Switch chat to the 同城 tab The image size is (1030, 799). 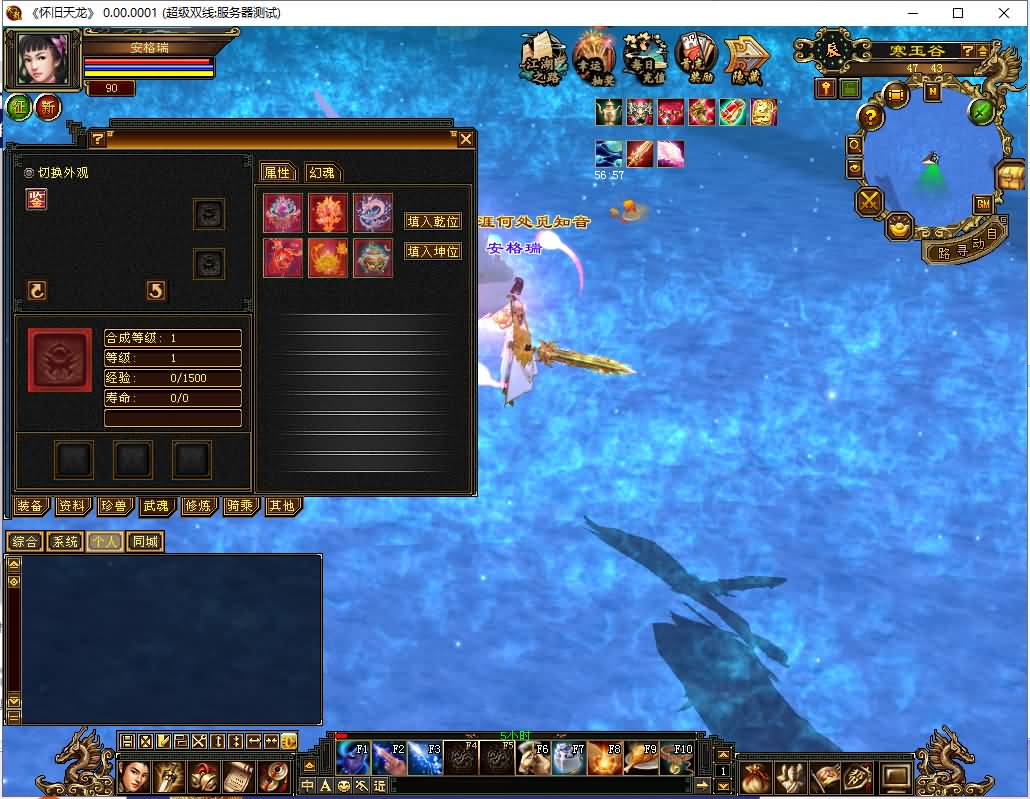pyautogui.click(x=145, y=542)
